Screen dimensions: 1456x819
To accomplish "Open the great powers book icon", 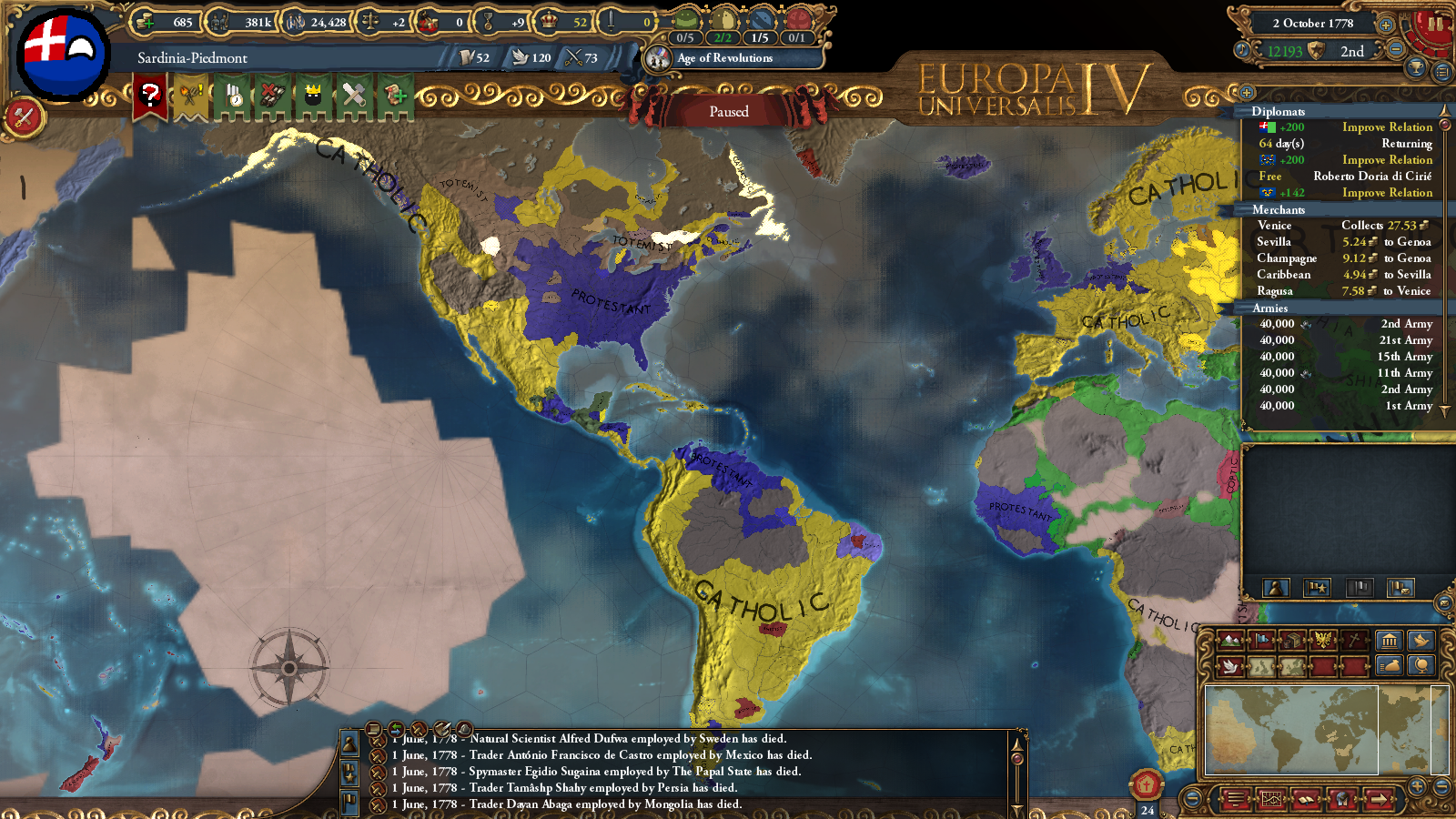I will tap(1306, 800).
